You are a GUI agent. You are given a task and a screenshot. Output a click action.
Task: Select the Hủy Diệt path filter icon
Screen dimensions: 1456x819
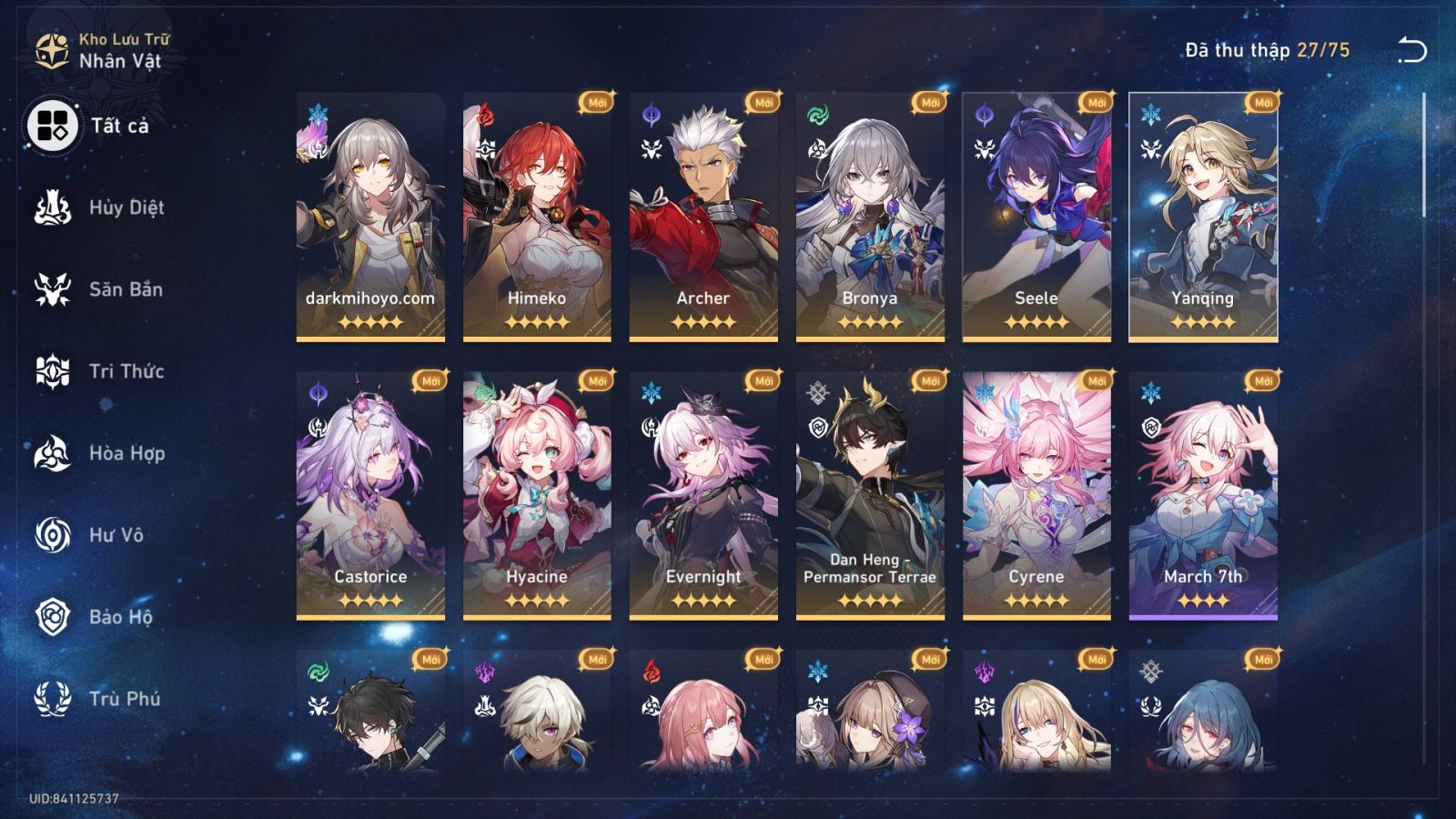coord(55,207)
